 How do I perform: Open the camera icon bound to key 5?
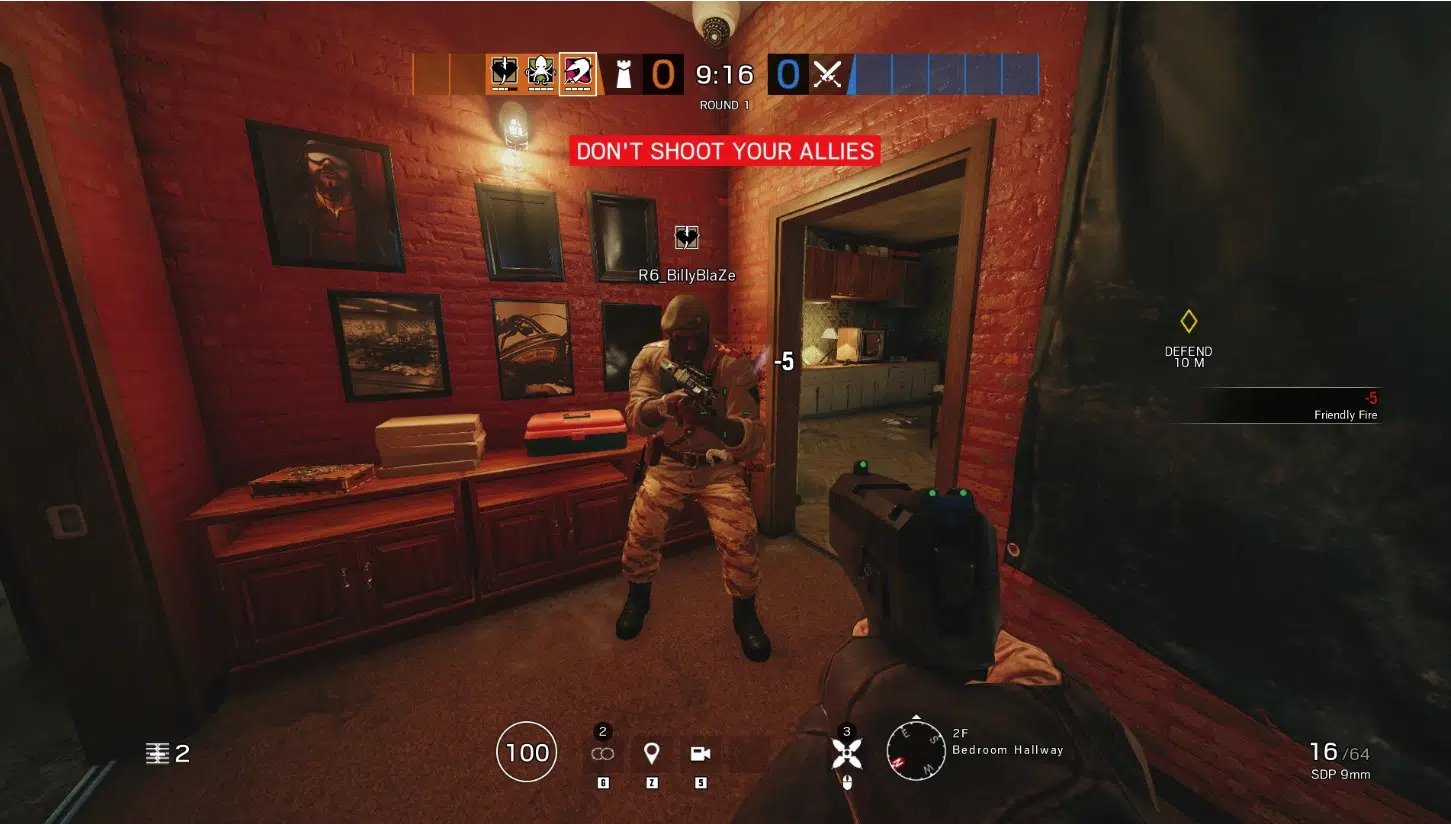click(699, 752)
